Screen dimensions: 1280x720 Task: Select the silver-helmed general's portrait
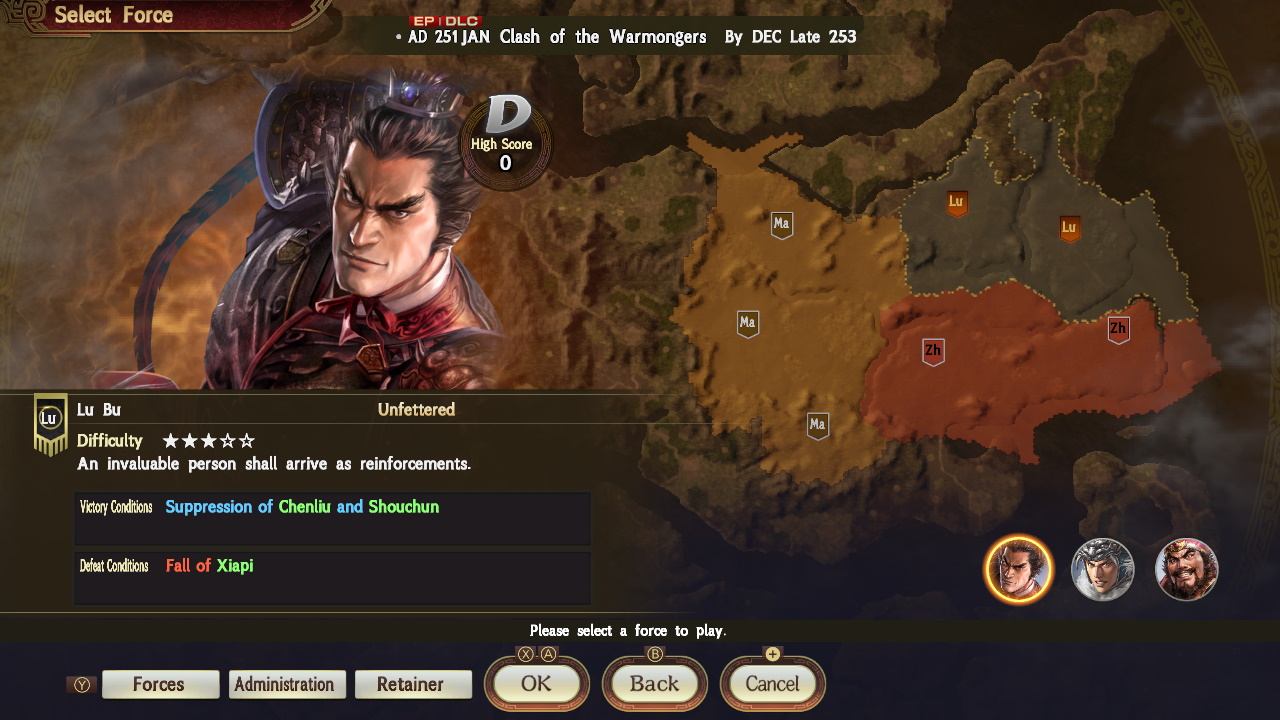click(x=1102, y=569)
